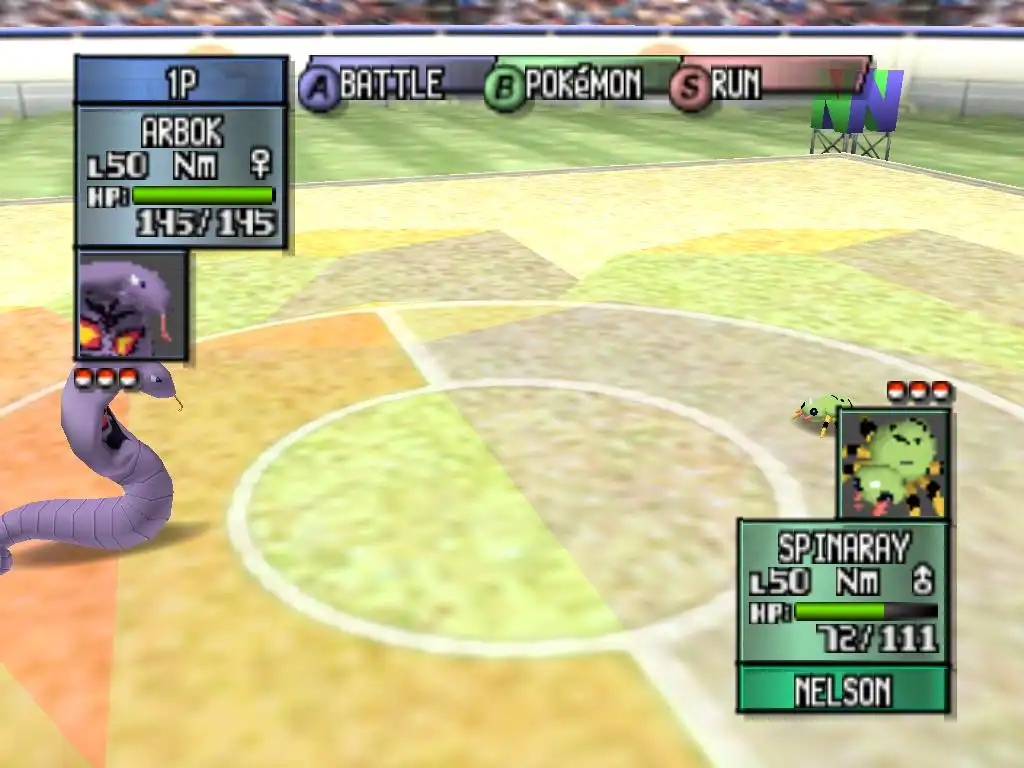Click Spinarak's portrait thumbnail
1024x768 pixels.
point(893,463)
